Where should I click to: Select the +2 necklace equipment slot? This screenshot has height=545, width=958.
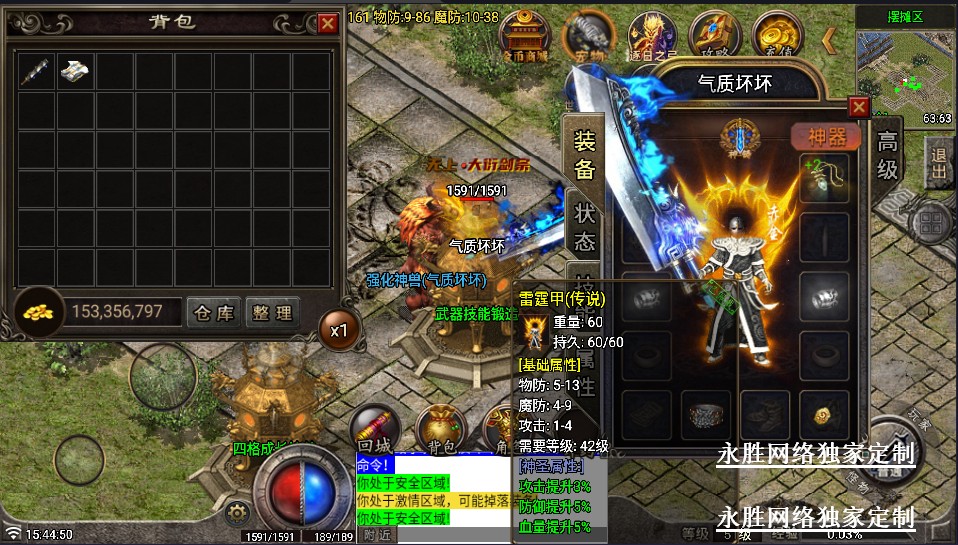[x=824, y=172]
